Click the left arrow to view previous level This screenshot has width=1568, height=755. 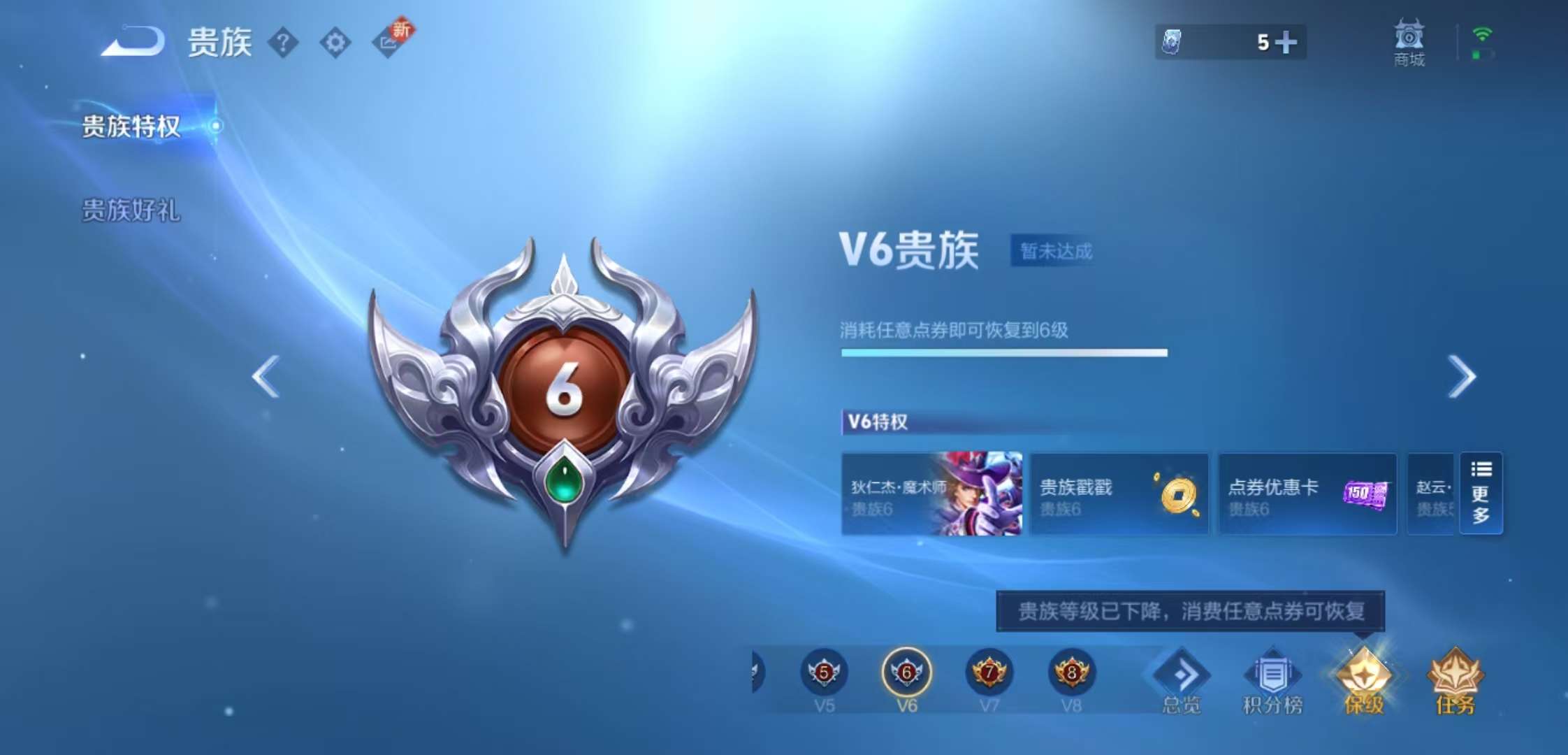(x=264, y=377)
